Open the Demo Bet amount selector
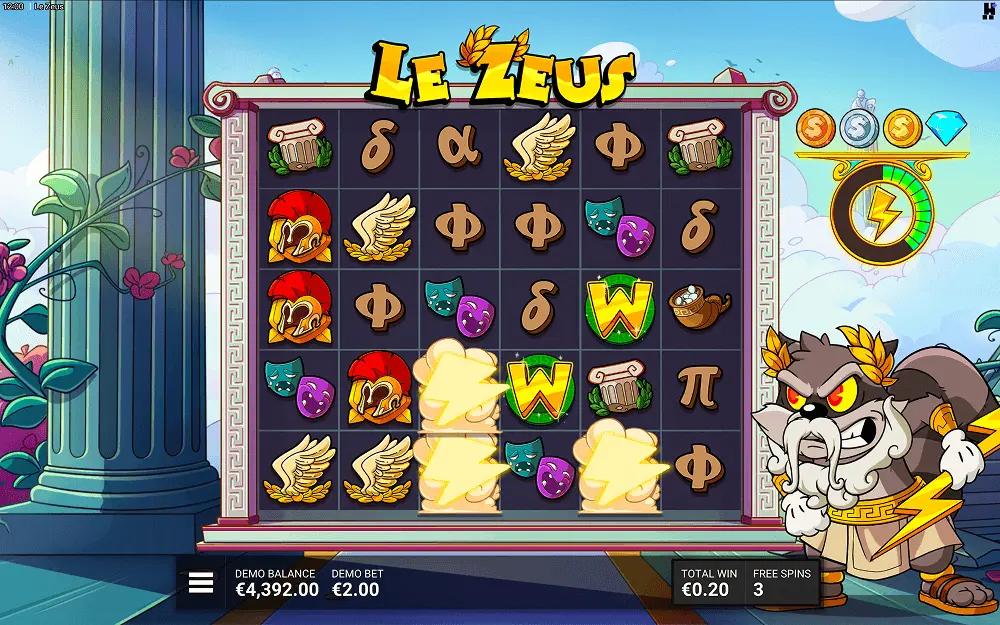 point(356,583)
